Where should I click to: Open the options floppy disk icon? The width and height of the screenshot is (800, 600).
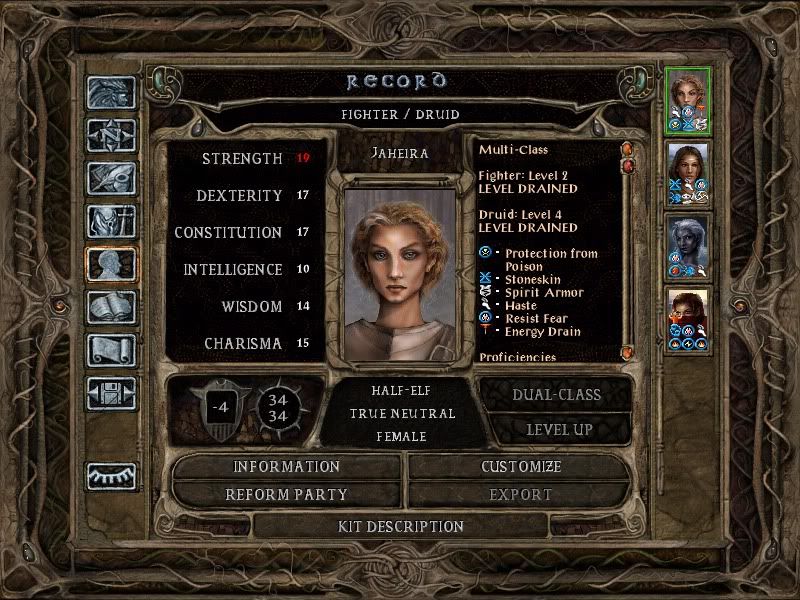(111, 393)
